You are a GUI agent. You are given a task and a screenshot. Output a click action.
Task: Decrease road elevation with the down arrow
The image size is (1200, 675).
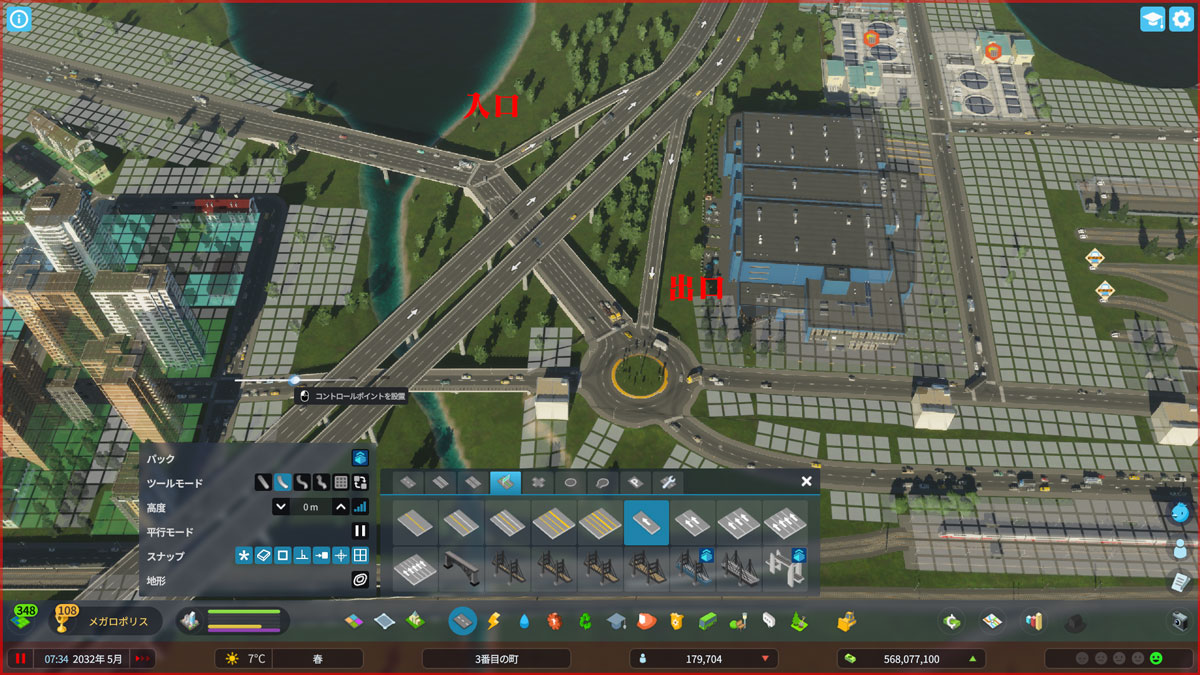pos(281,507)
